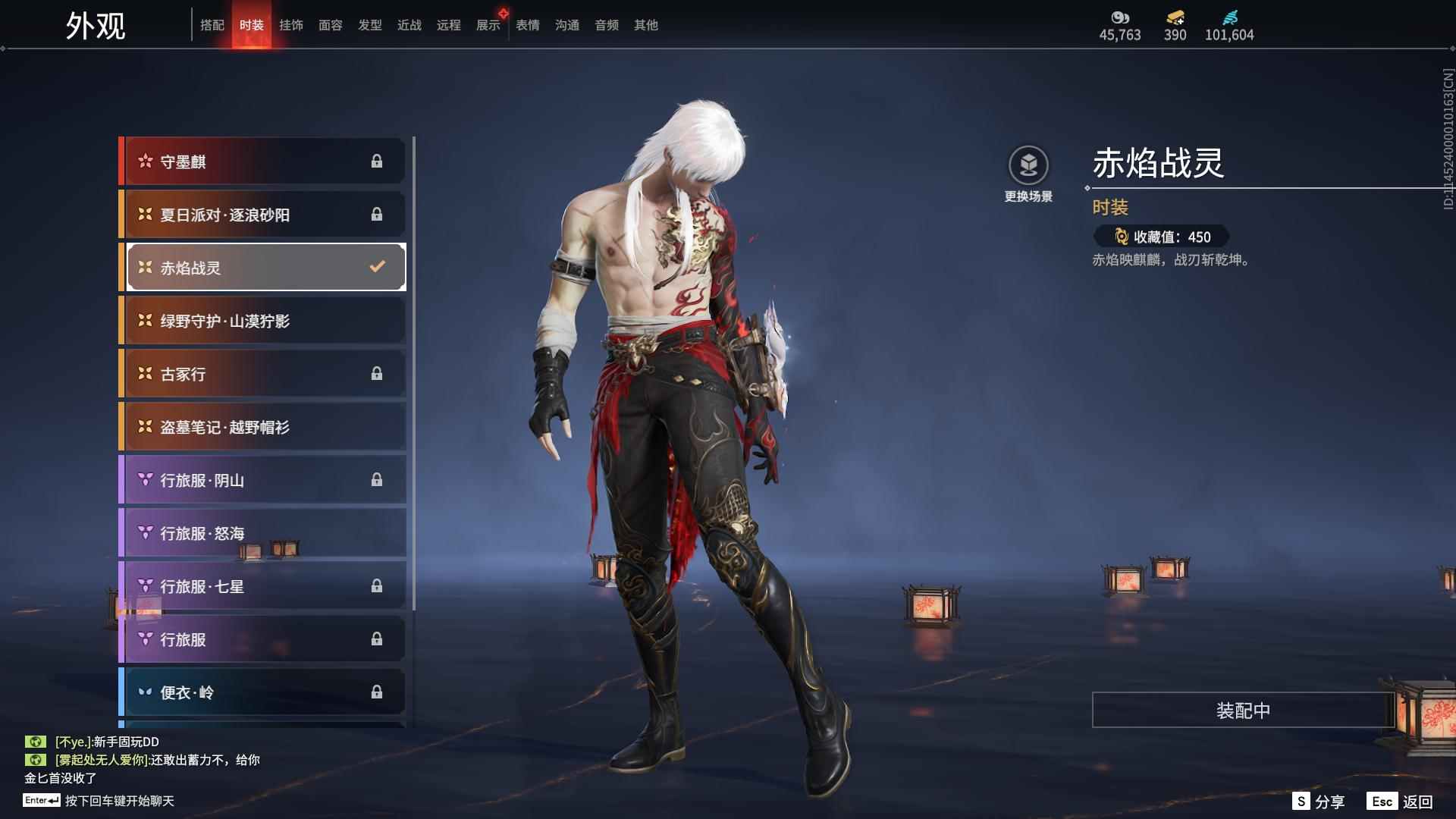Go back with the 返回 button
This screenshot has height=819, width=1456.
[1400, 802]
